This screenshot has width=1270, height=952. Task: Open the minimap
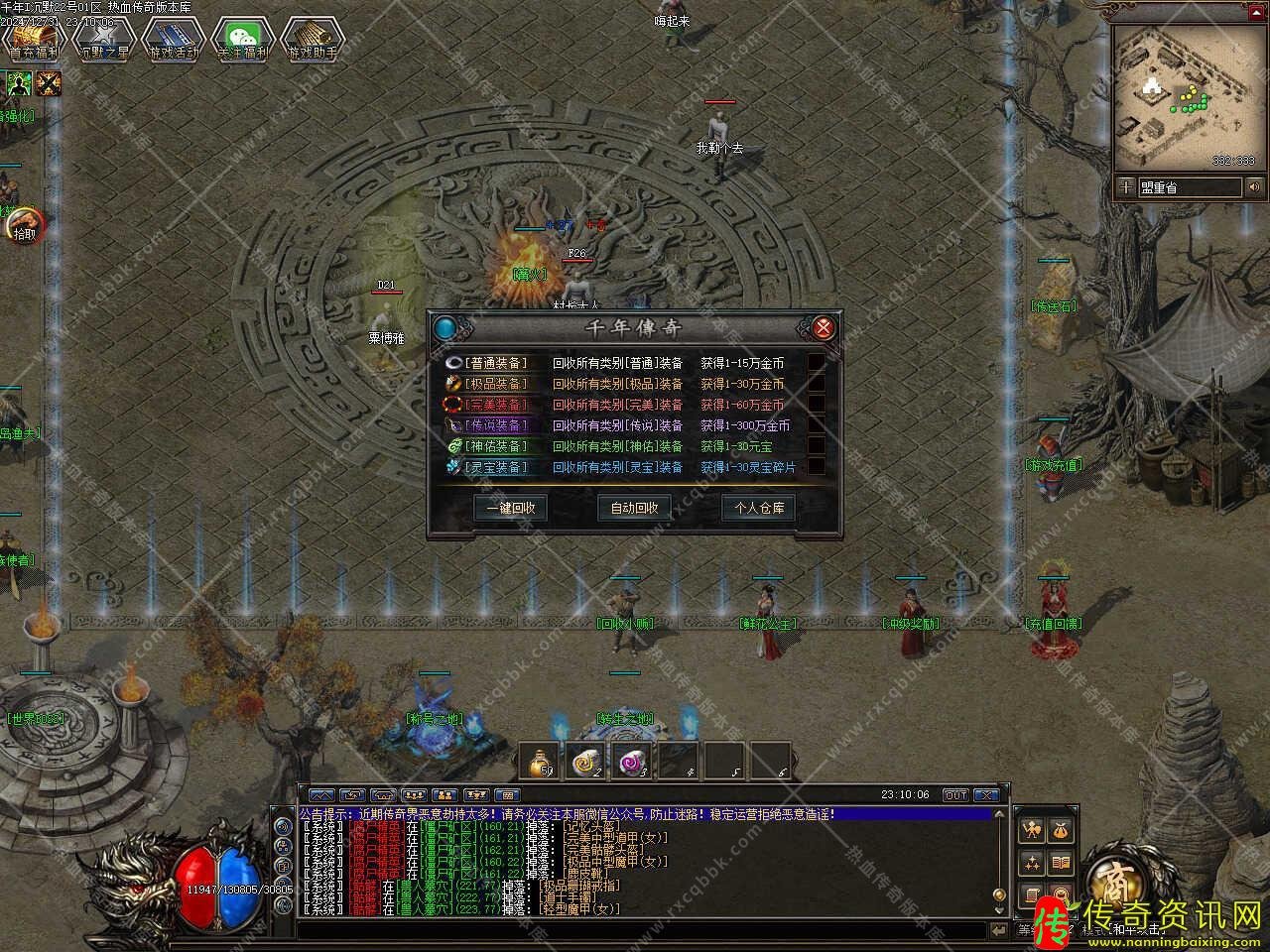pyautogui.click(x=1178, y=94)
